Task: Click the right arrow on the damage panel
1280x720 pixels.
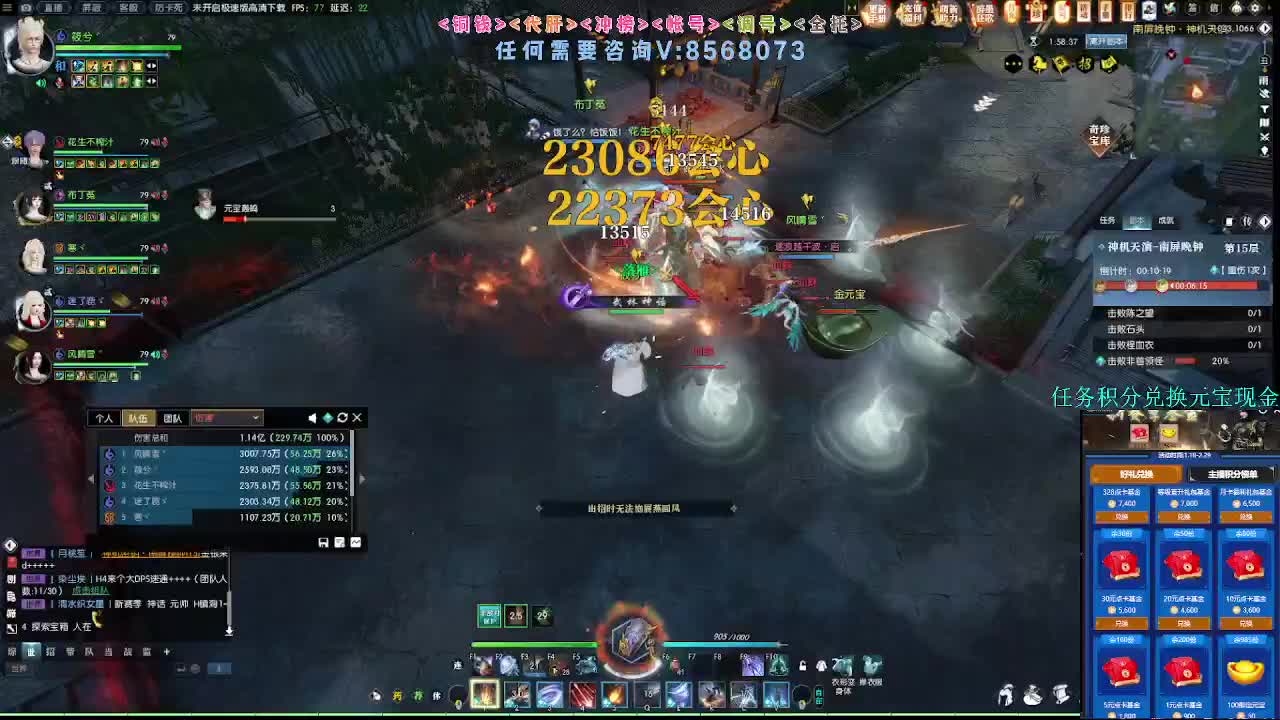Action: coord(362,478)
